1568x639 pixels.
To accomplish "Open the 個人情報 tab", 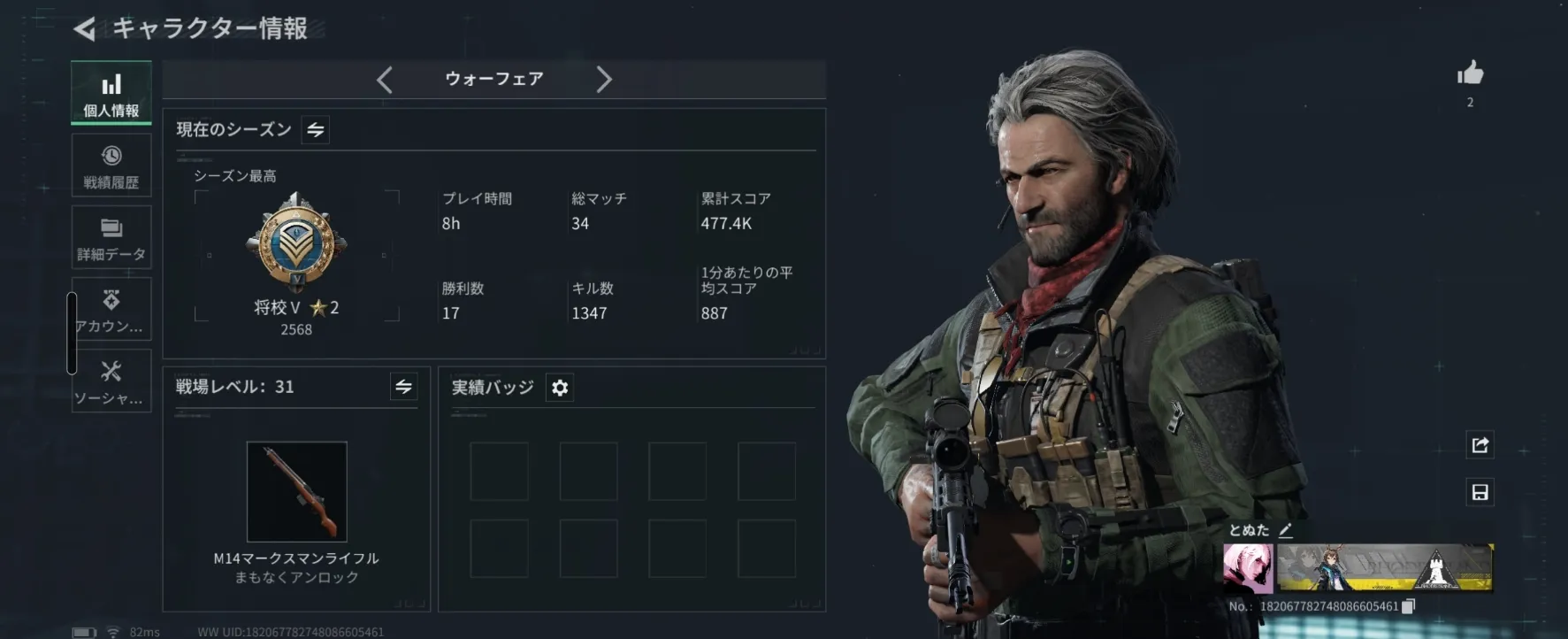I will (111, 94).
